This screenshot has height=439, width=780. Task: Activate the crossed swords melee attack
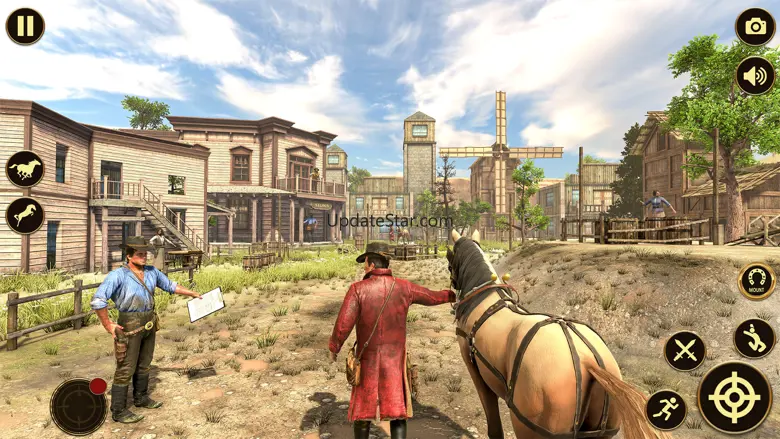[x=685, y=351]
